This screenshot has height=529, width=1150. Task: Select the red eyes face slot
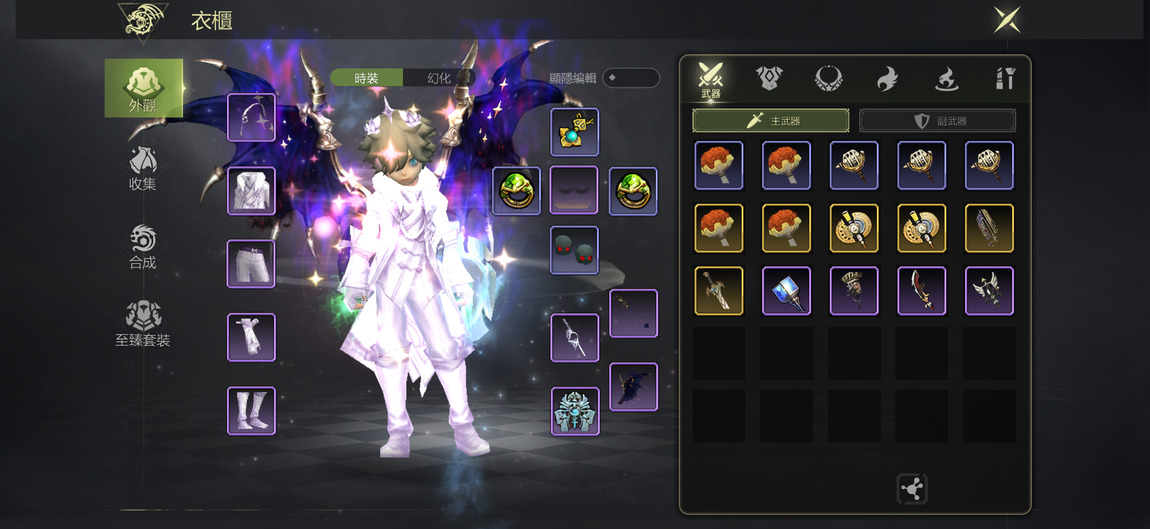click(x=575, y=250)
